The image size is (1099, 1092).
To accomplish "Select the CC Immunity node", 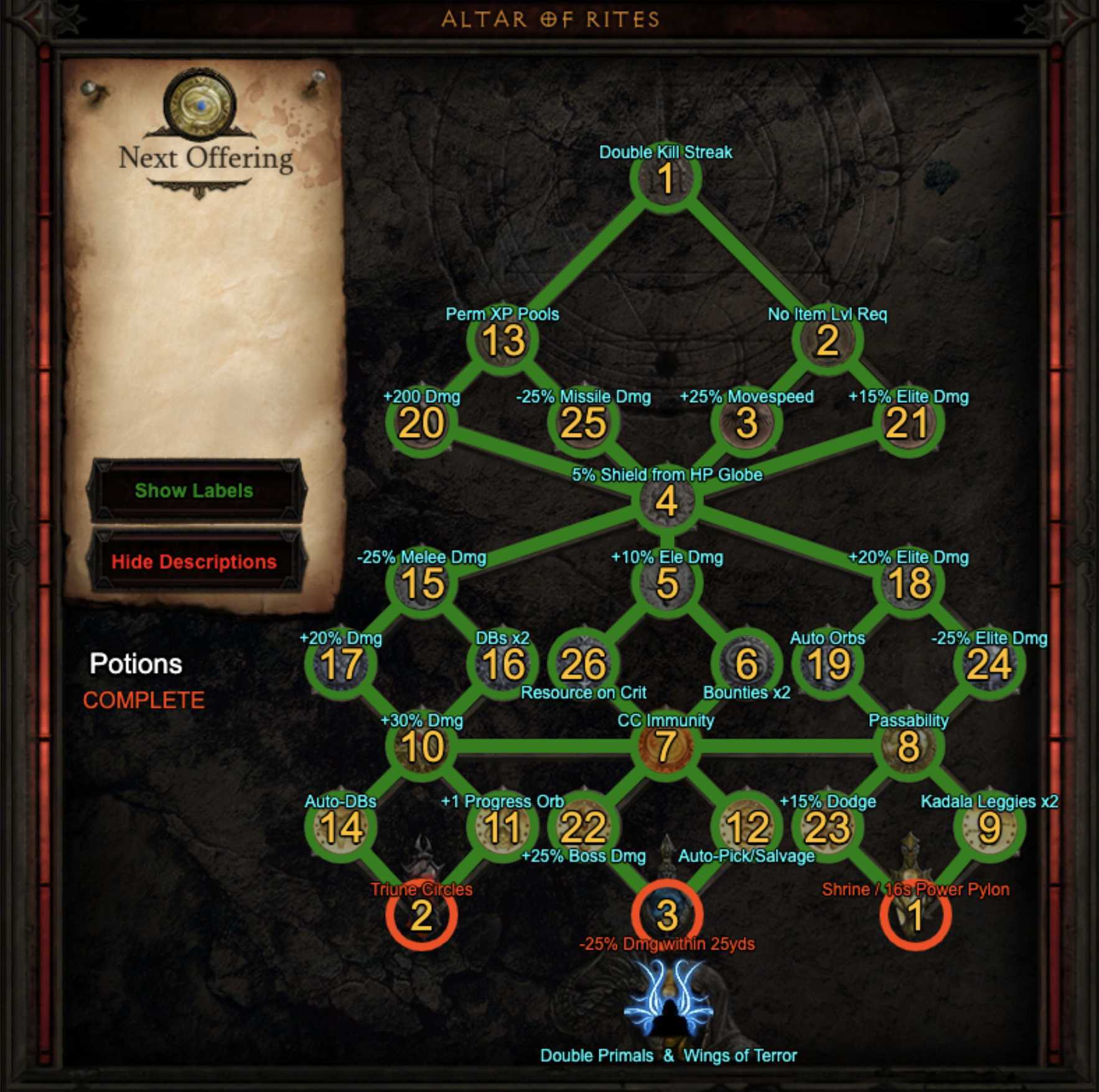I will pyautogui.click(x=666, y=746).
